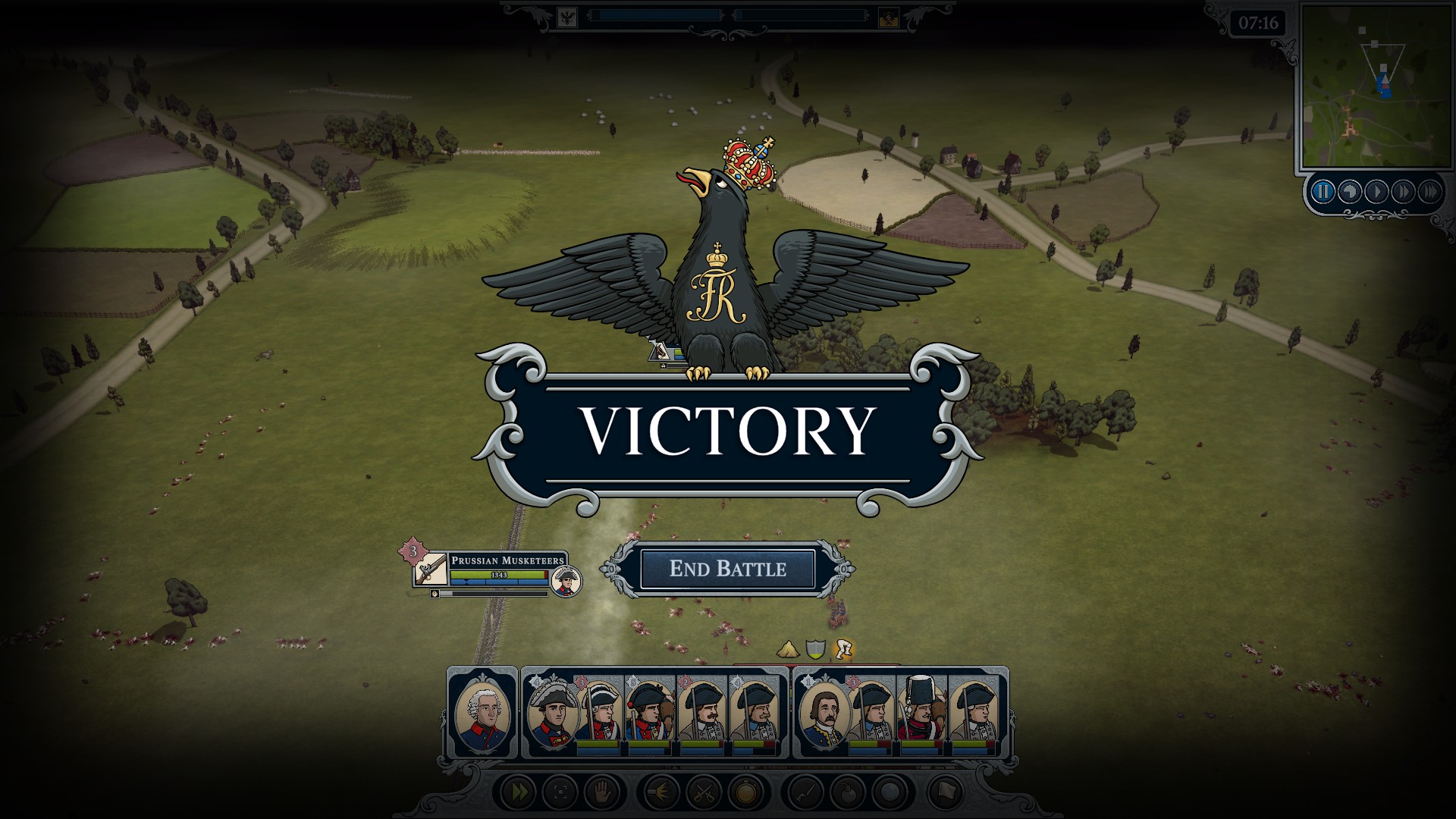Set normal speed with the single-arrow play button
Screen dimensions: 1456x819
click(x=1376, y=192)
